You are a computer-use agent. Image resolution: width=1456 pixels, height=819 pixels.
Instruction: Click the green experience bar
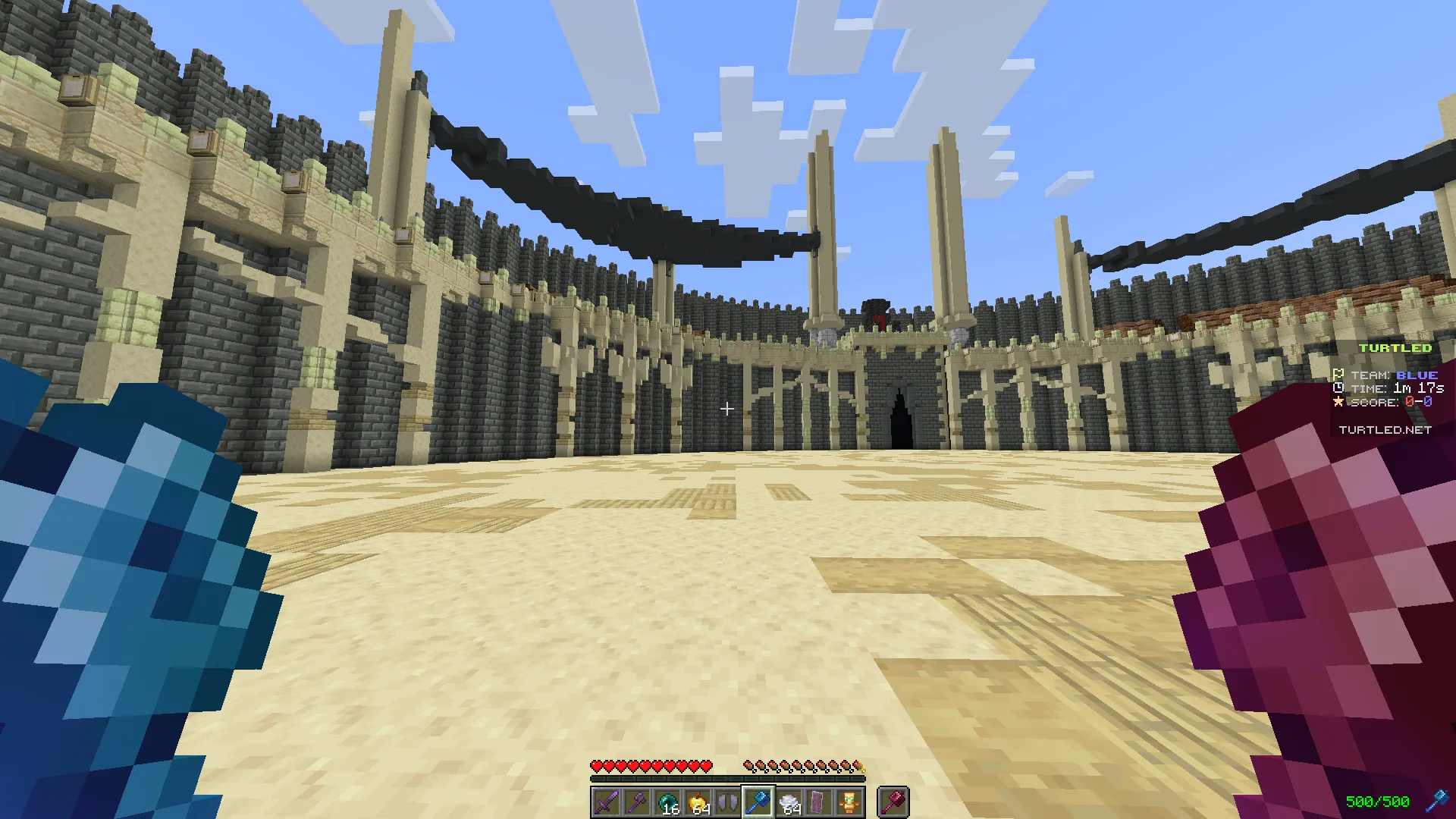(x=728, y=777)
